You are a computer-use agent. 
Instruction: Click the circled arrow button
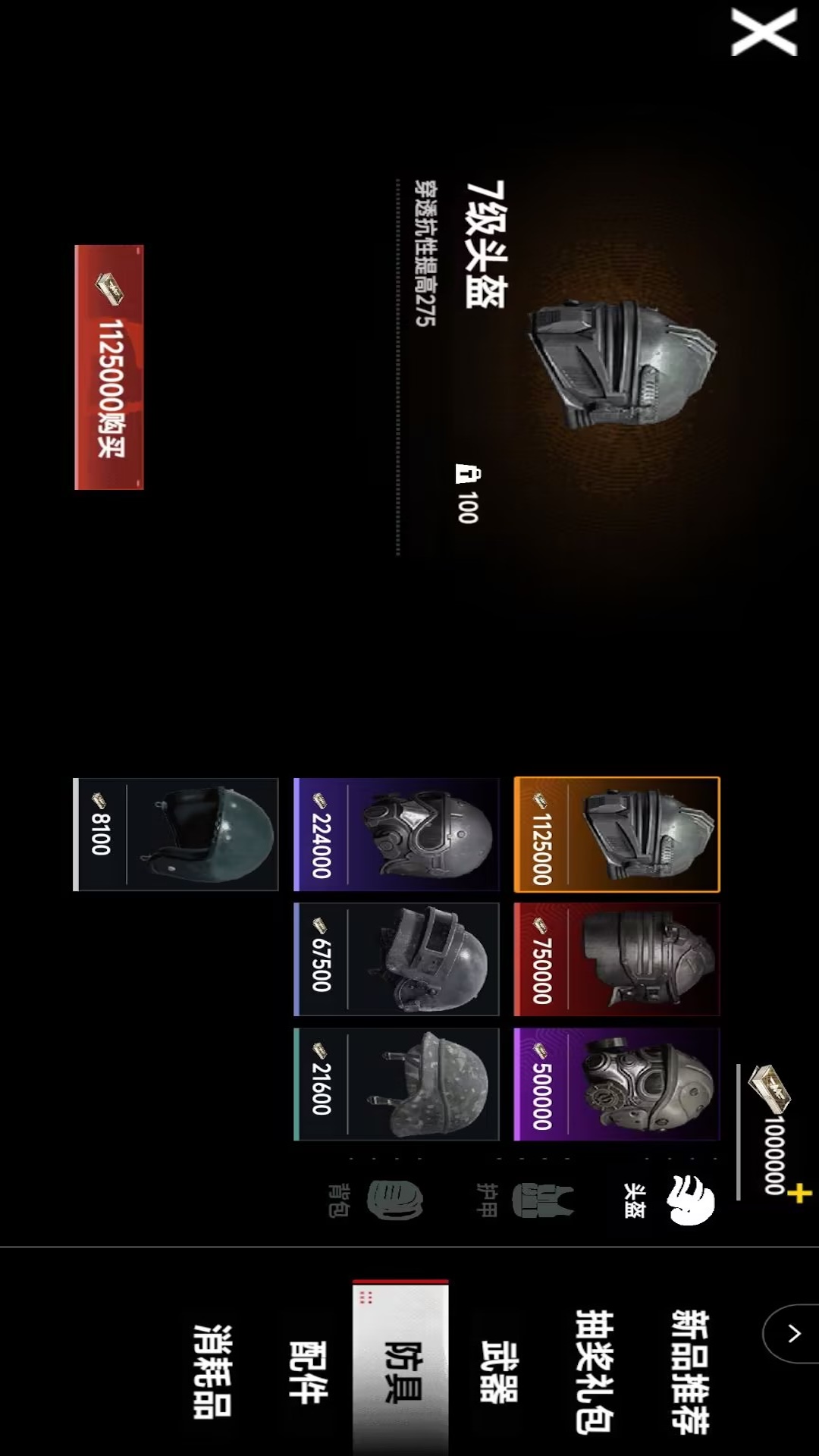[792, 1333]
